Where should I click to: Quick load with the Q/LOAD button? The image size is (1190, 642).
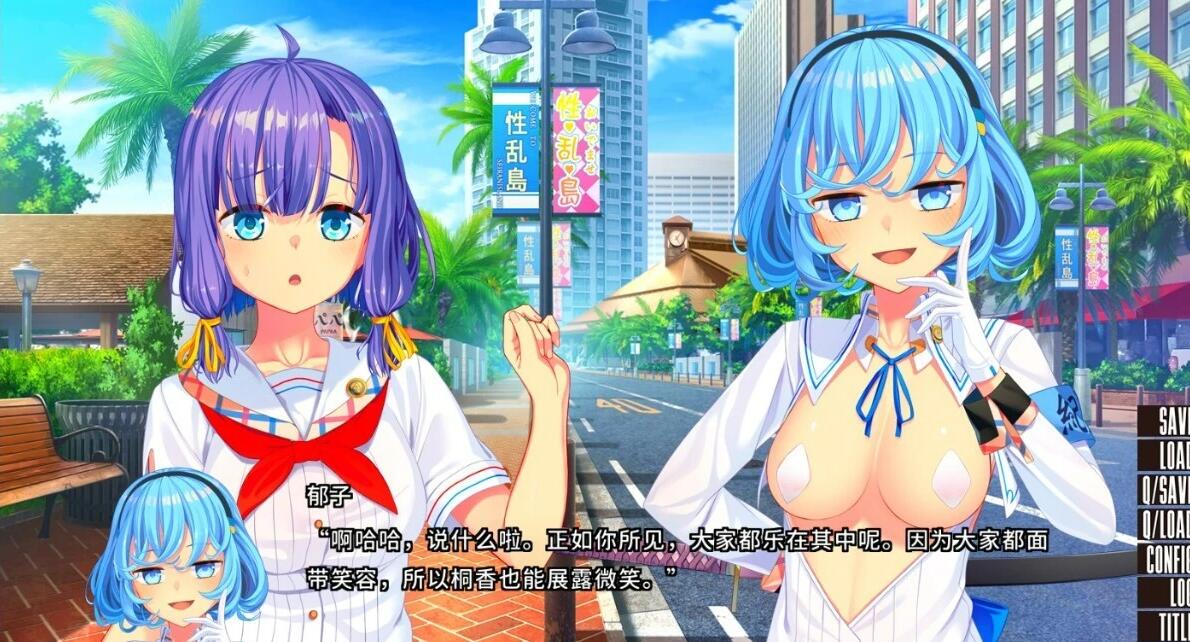1166,523
